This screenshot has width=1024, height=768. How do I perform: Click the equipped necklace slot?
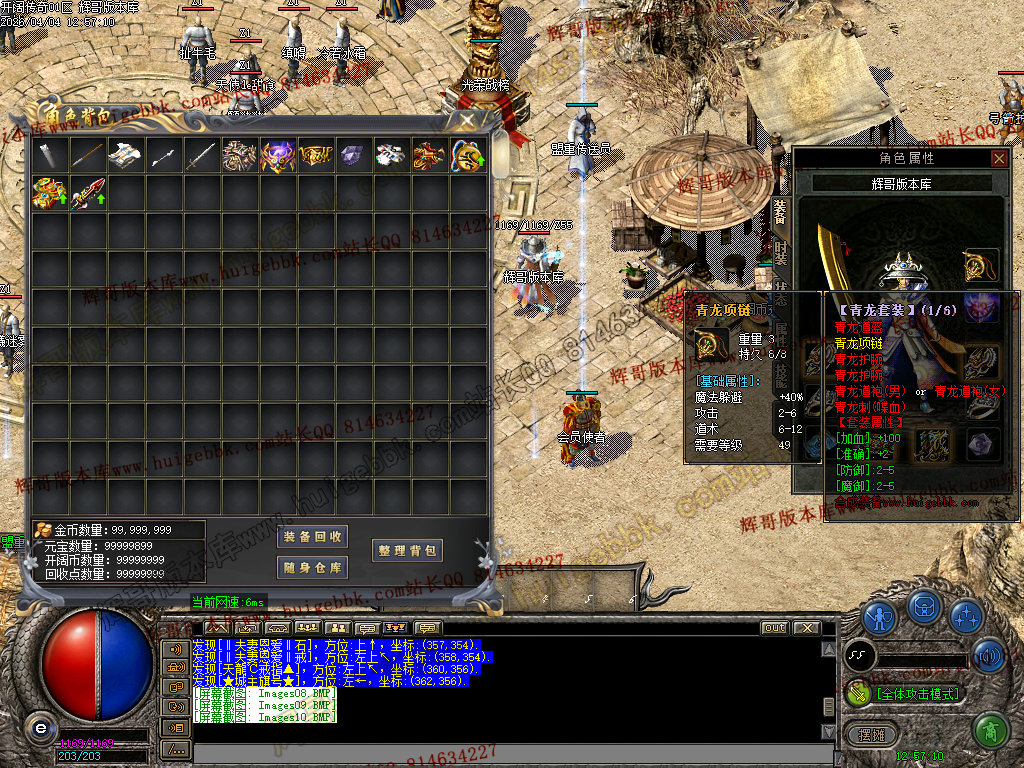pyautogui.click(x=981, y=265)
